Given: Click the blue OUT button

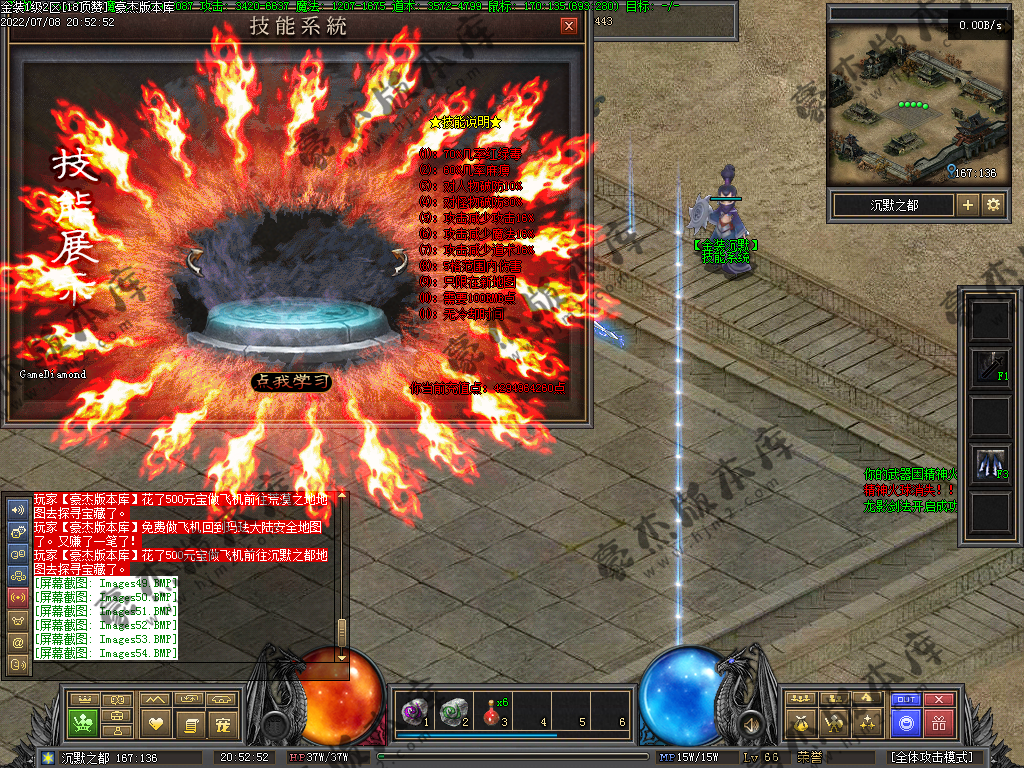Looking at the screenshot, I should (905, 700).
